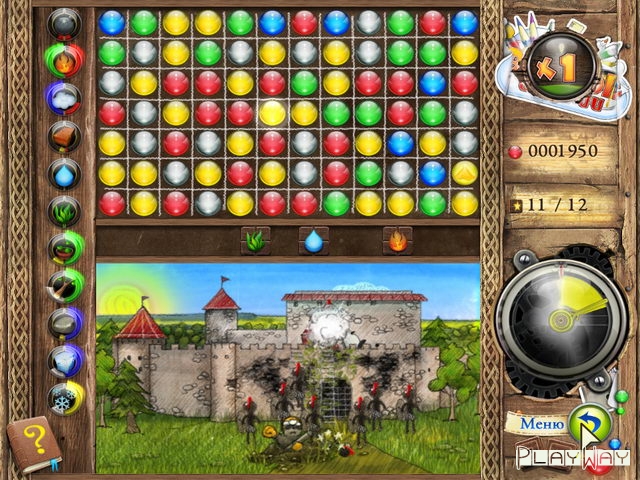Click the grass element tile below the board
The height and width of the screenshot is (480, 640).
[x=254, y=240]
